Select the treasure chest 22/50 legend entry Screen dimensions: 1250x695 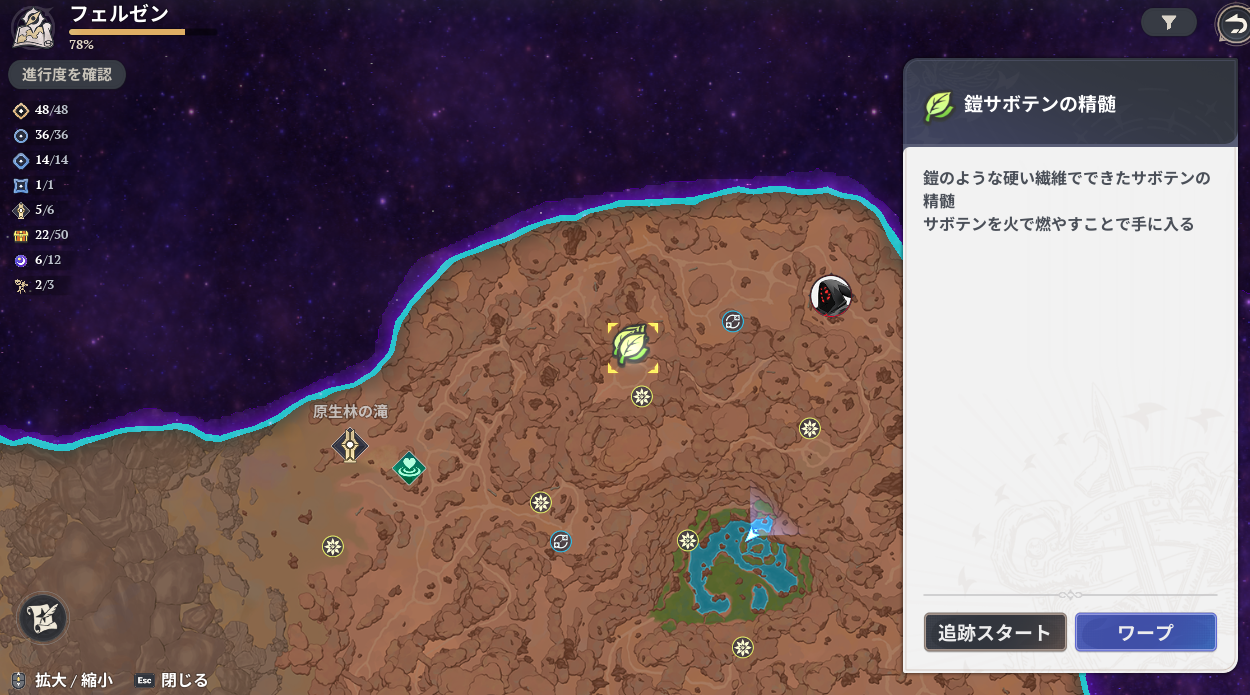click(40, 235)
